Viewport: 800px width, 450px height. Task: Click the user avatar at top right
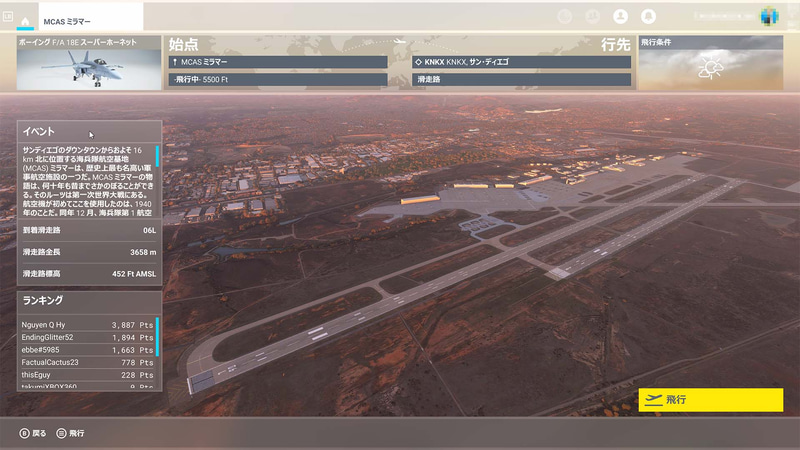(x=768, y=16)
